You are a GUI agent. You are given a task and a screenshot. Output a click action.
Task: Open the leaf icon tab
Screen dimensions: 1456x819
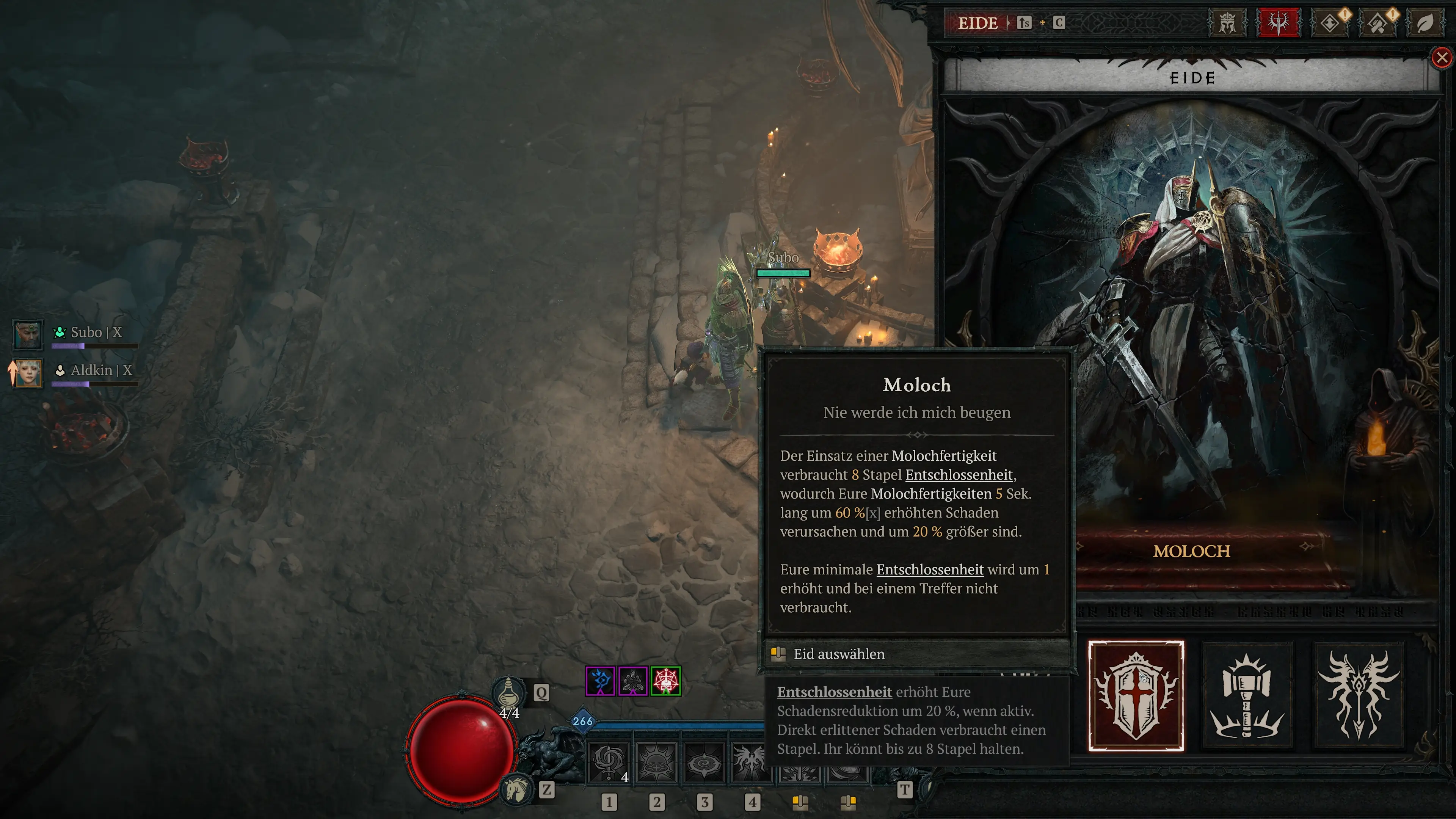[x=1425, y=23]
